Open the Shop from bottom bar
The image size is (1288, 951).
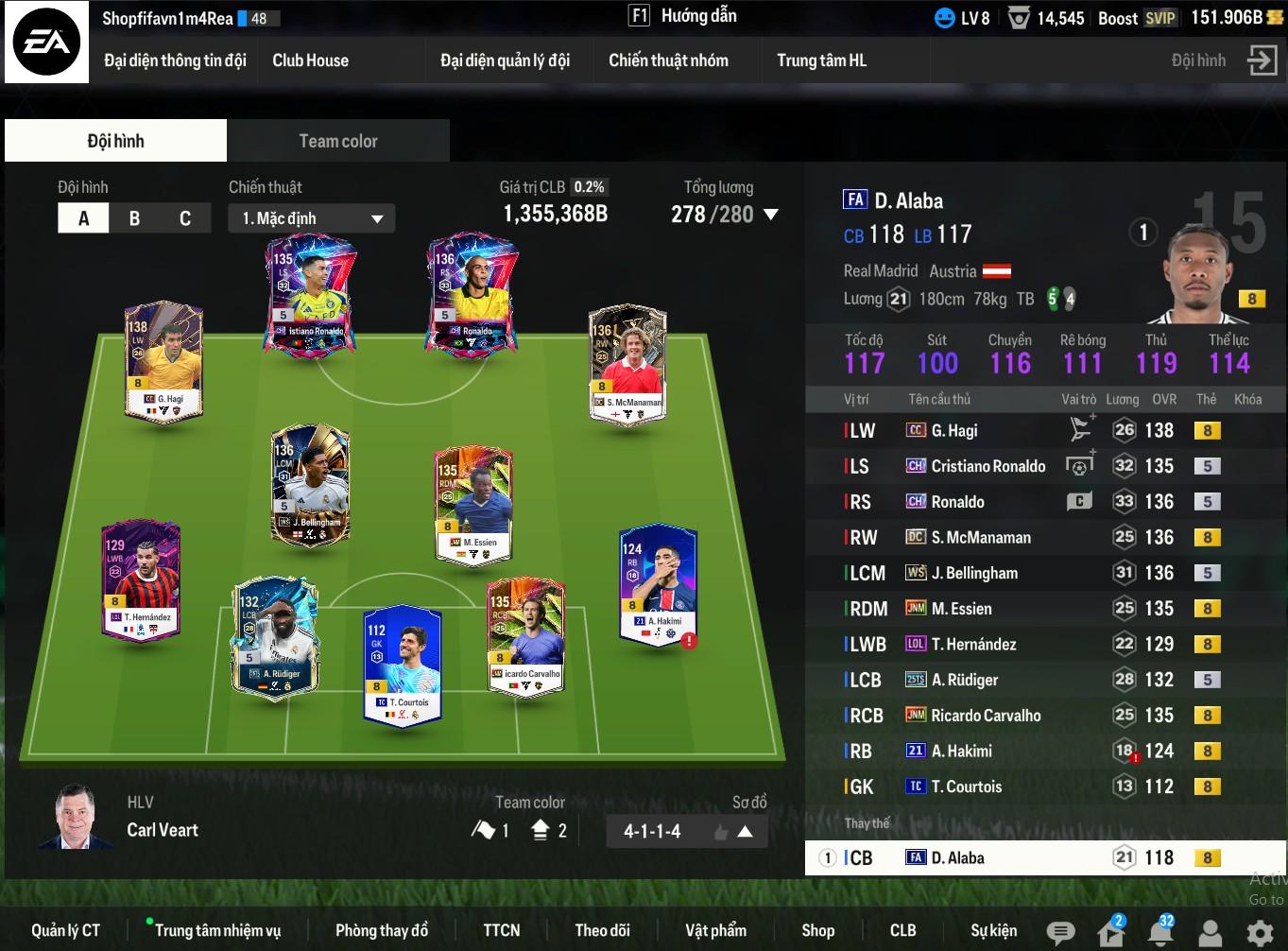[x=817, y=930]
